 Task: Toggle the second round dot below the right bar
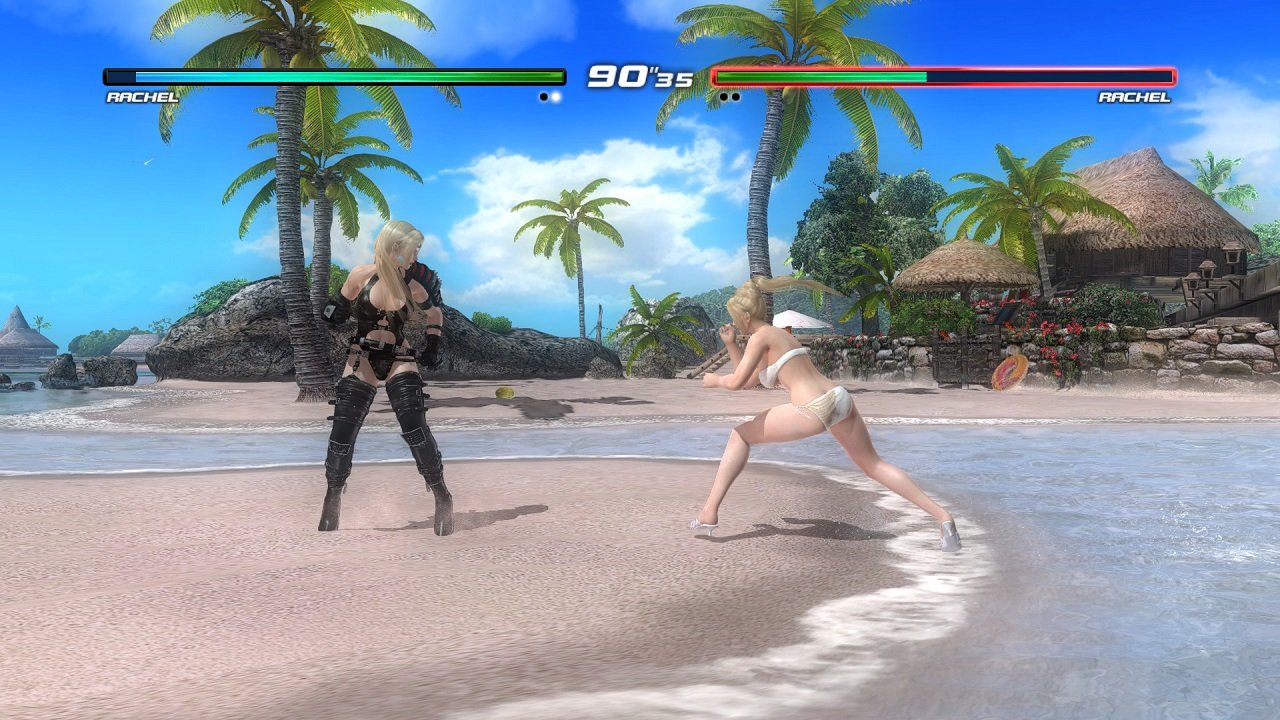(737, 96)
